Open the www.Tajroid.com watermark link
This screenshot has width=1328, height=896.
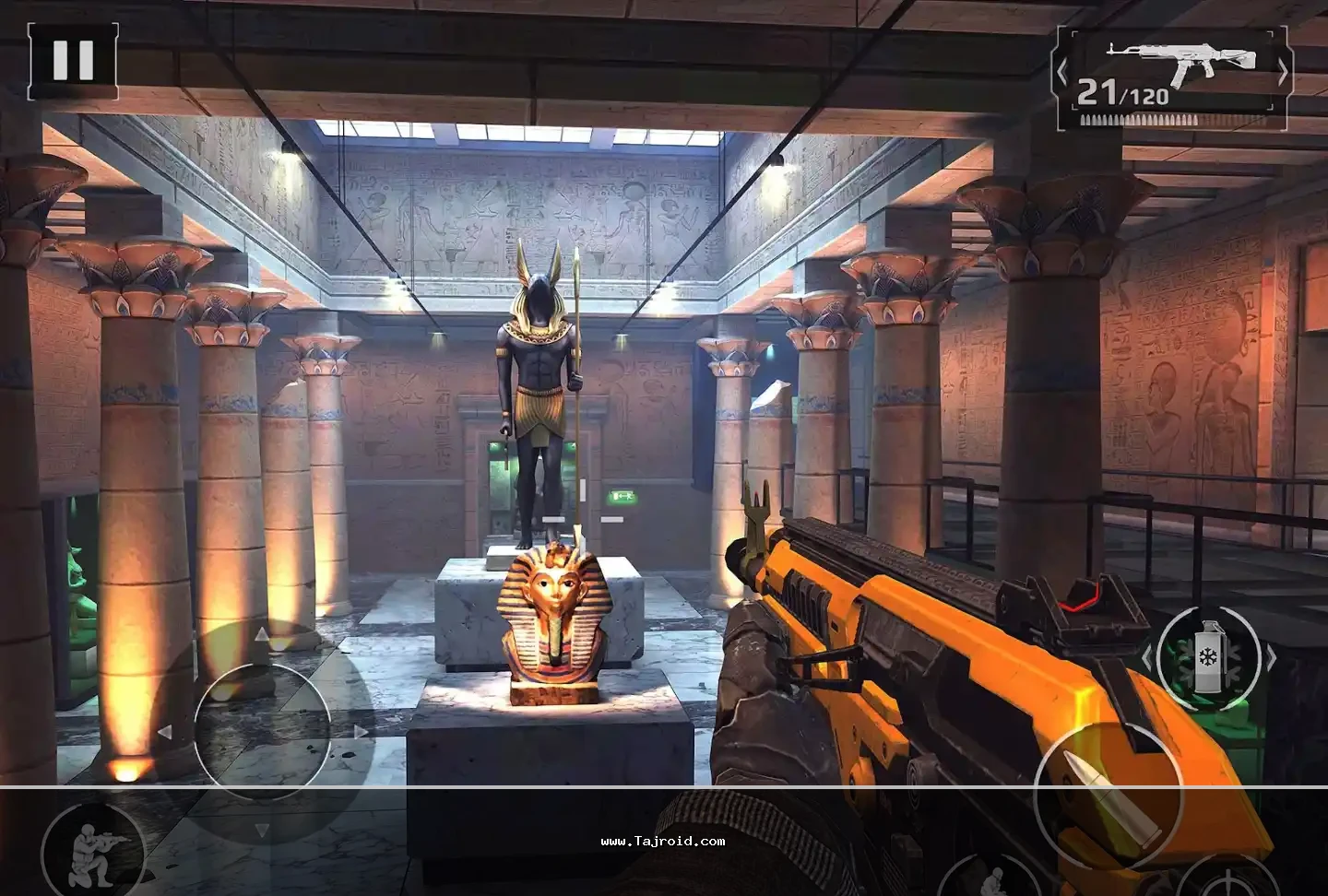[x=662, y=841]
